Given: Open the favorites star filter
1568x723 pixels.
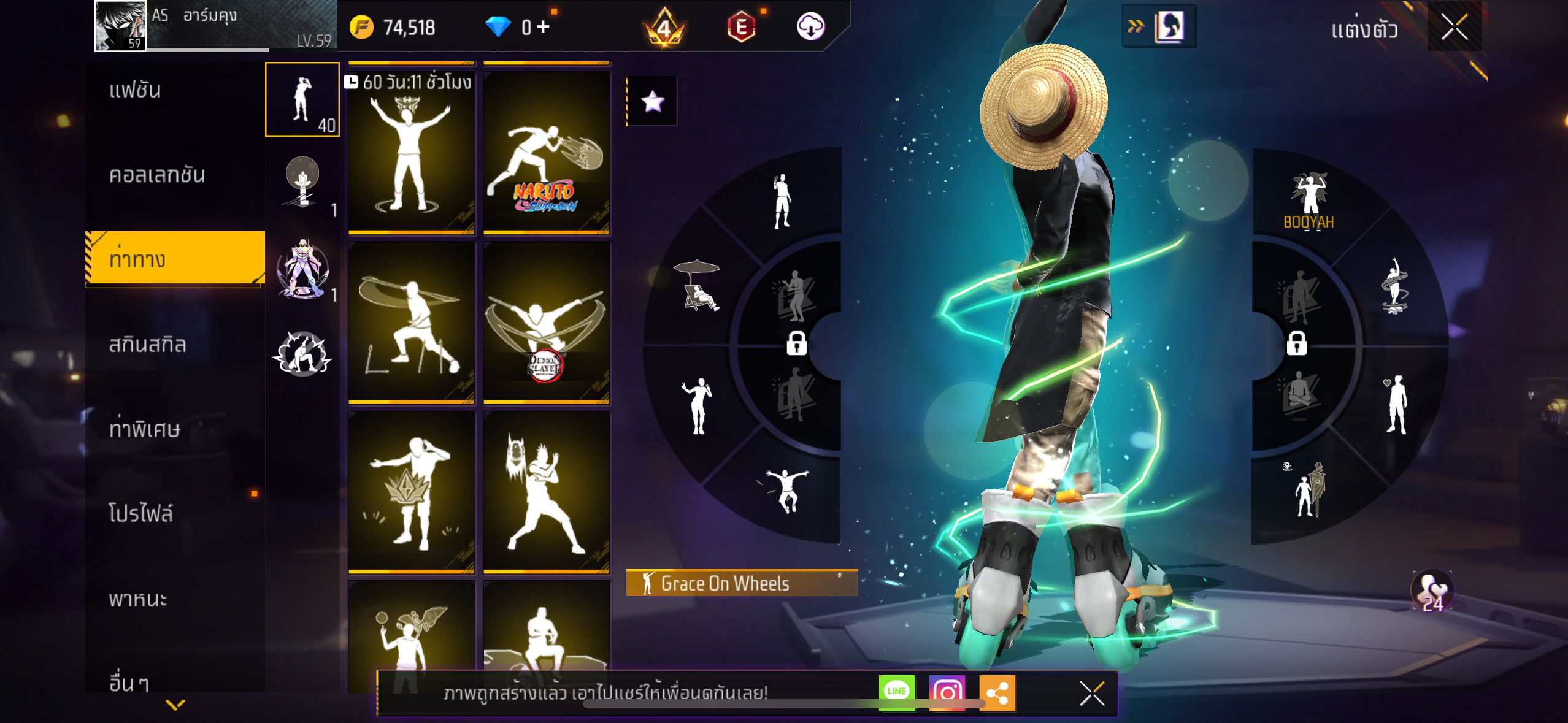Looking at the screenshot, I should [x=652, y=101].
